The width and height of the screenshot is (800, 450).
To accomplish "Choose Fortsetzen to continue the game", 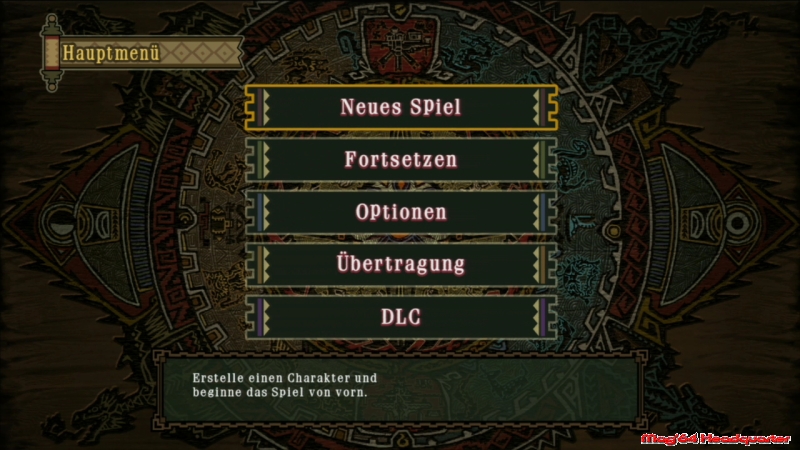I will [x=400, y=159].
